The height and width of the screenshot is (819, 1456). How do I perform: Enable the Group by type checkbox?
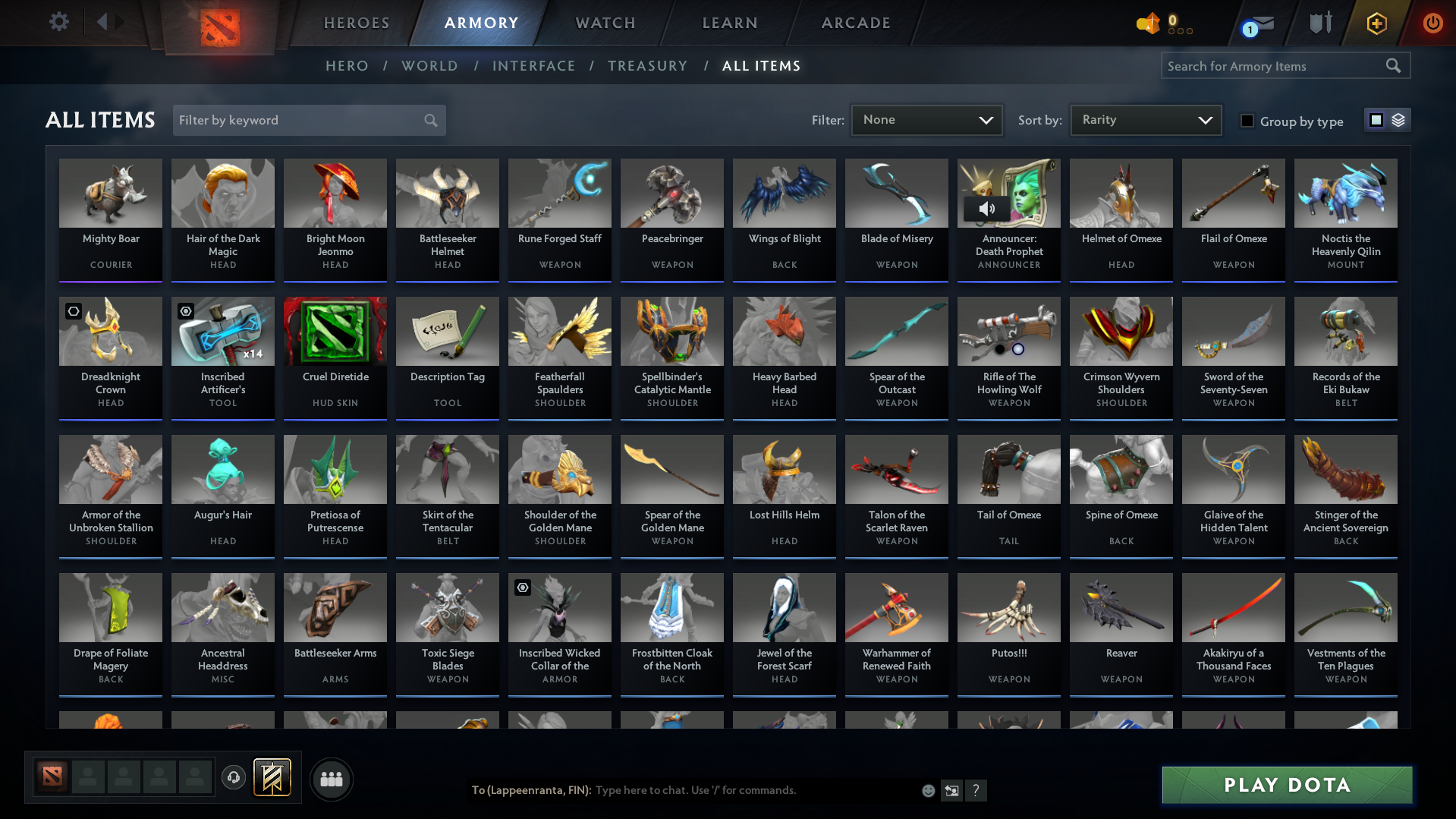click(x=1247, y=121)
